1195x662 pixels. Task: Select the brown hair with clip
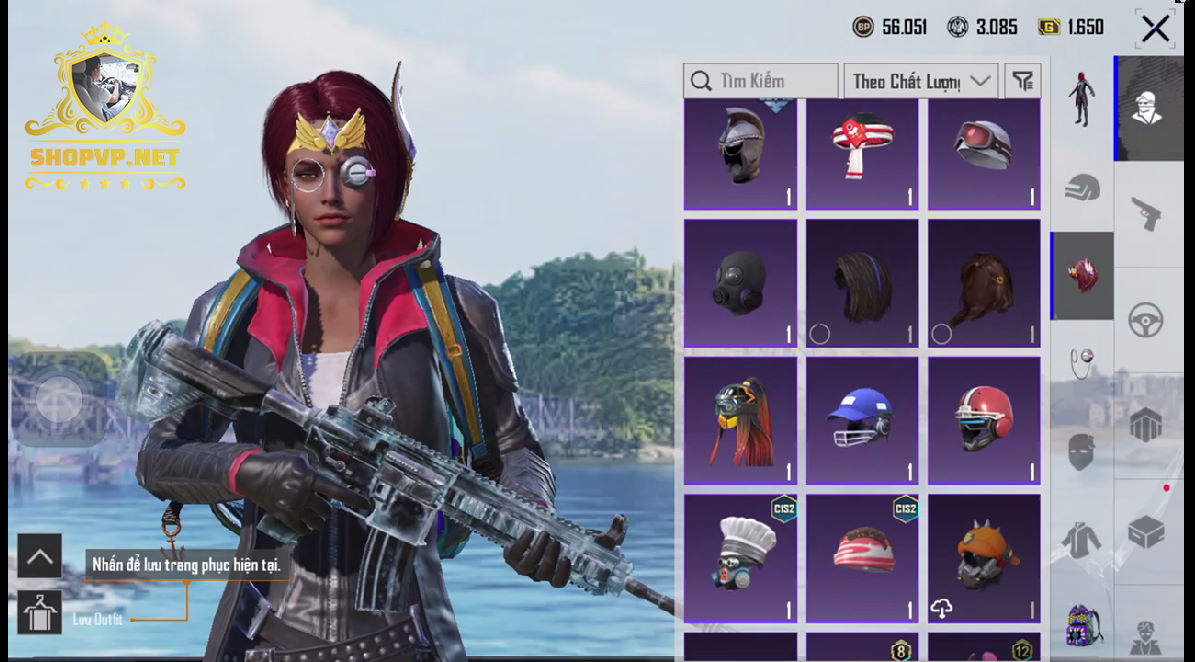click(x=984, y=284)
